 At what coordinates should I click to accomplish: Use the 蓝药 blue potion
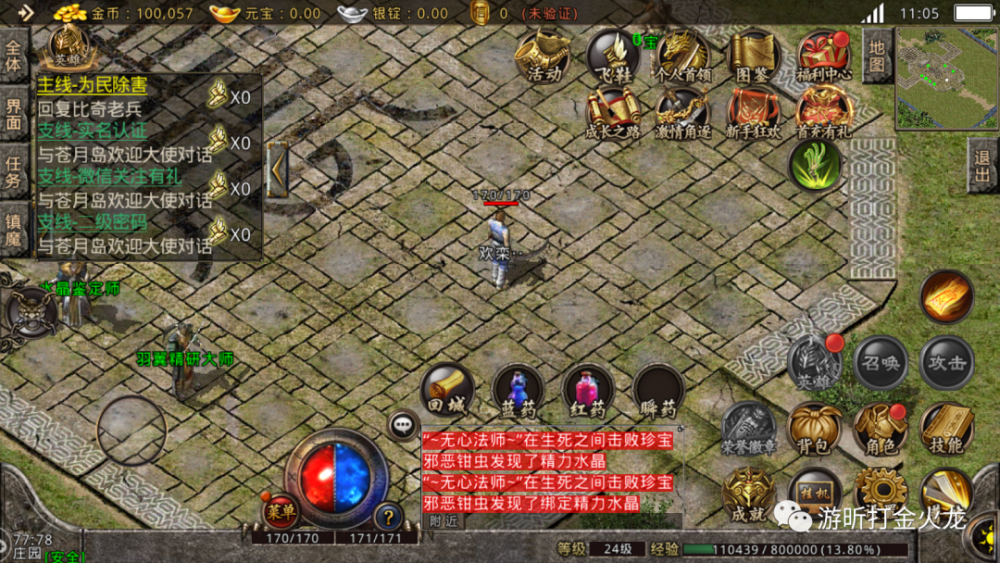[517, 392]
